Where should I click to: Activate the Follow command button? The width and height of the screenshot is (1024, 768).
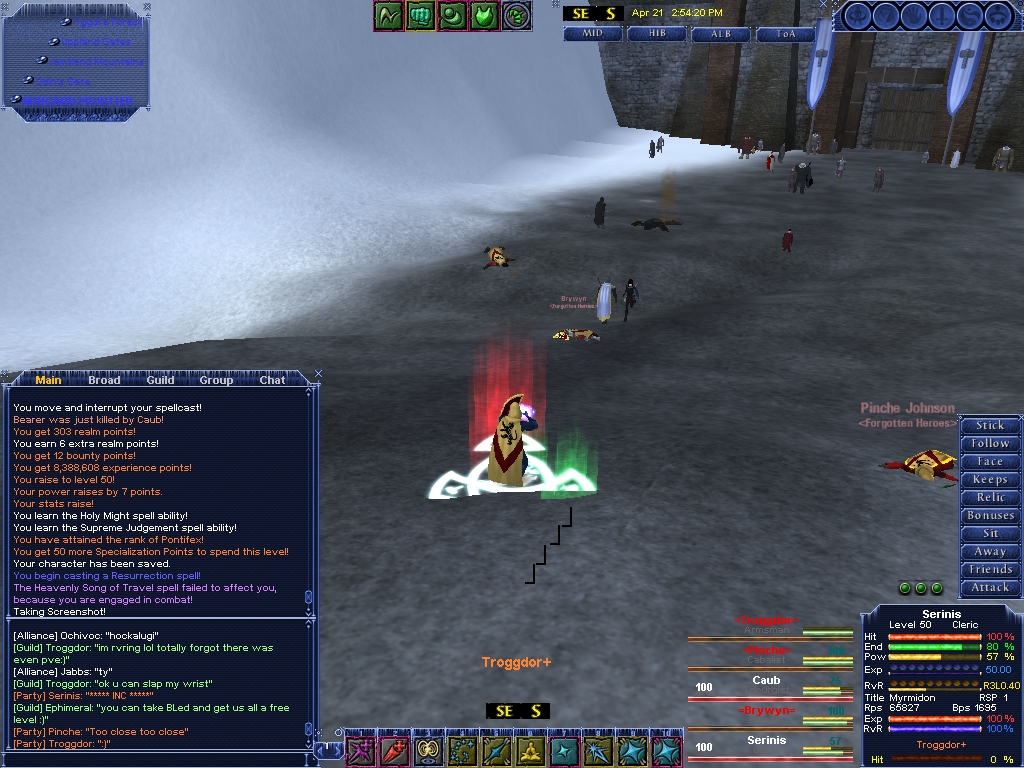(990, 443)
